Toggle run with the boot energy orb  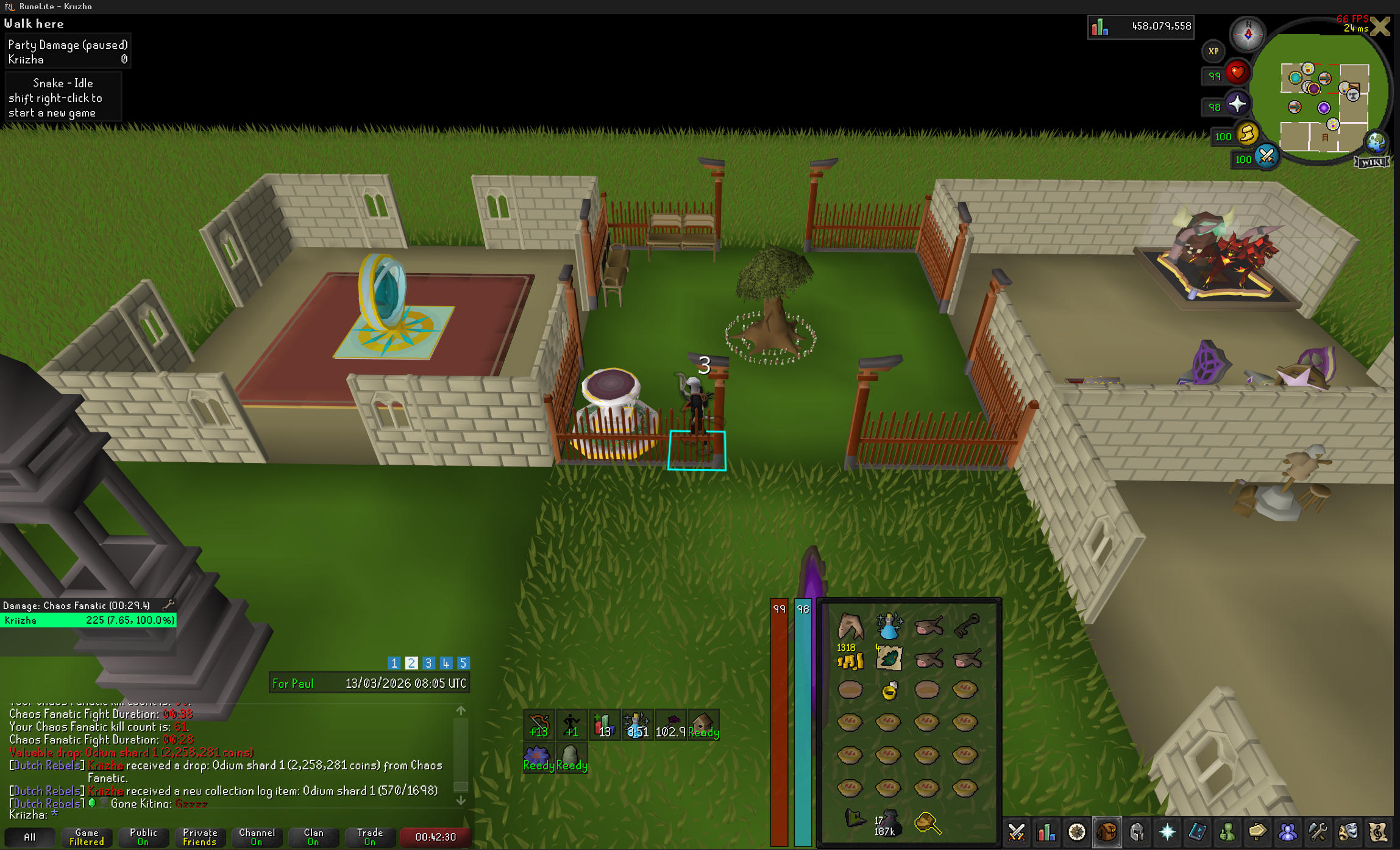coord(1247,134)
